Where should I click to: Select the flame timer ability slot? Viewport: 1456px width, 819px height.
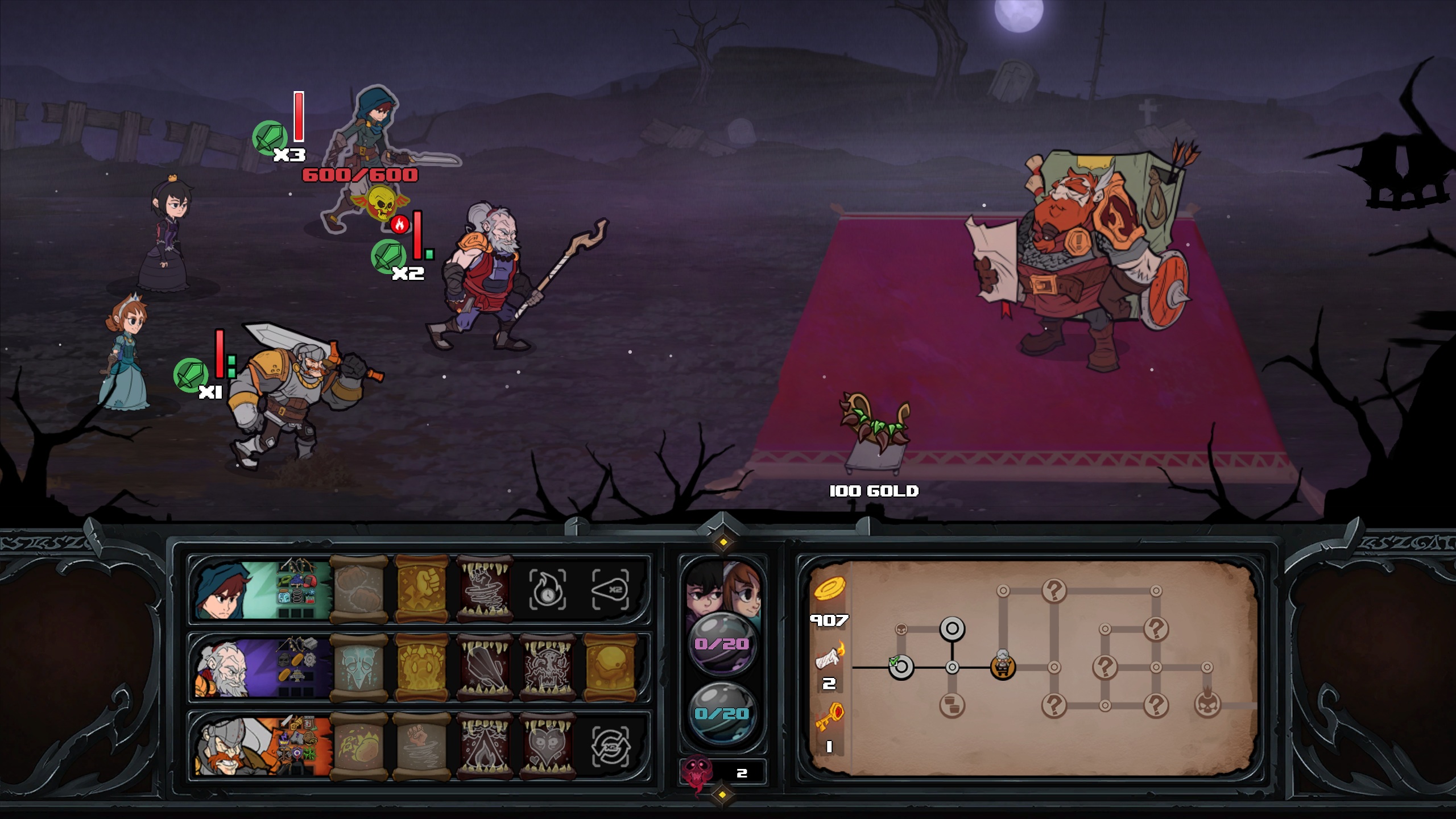547,590
